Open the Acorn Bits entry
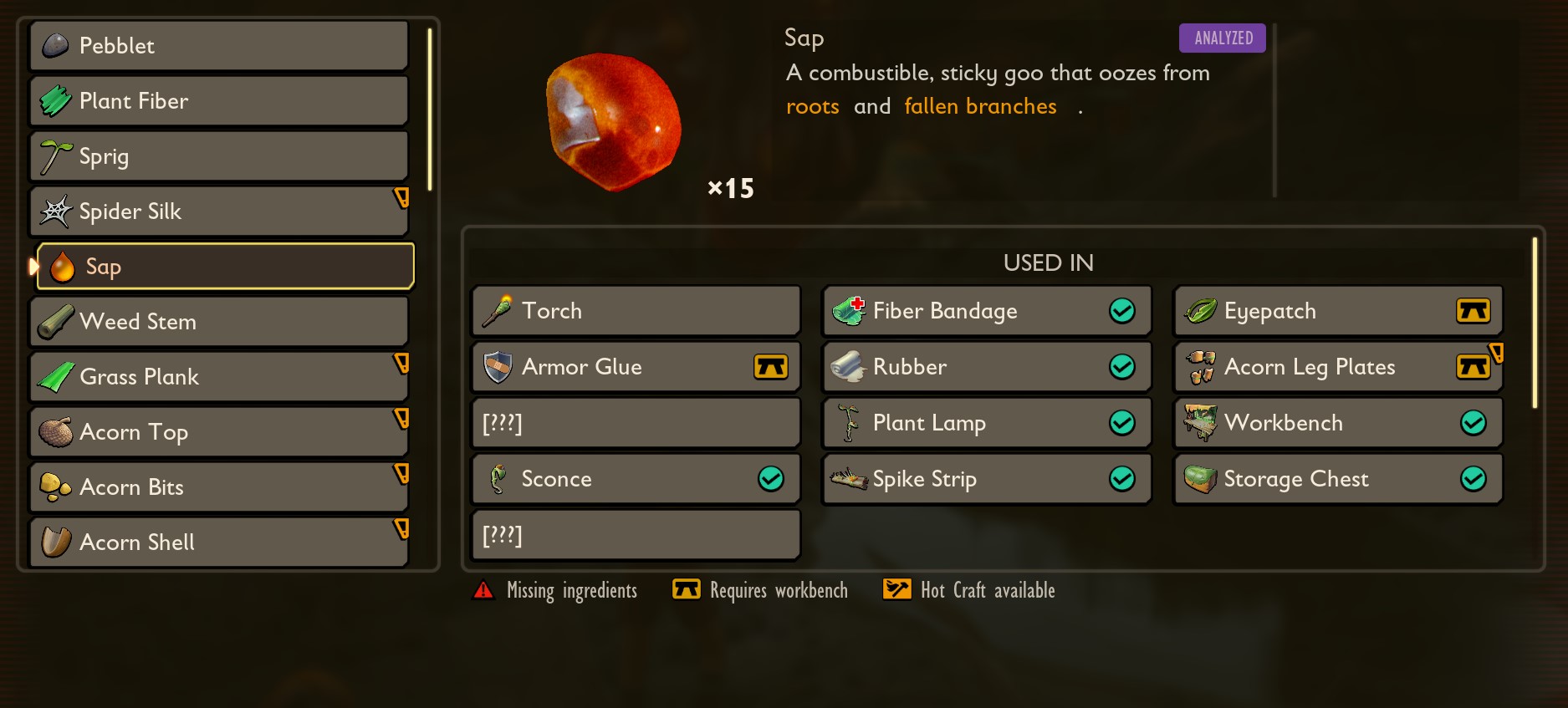This screenshot has height=708, width=1568. coord(219,487)
